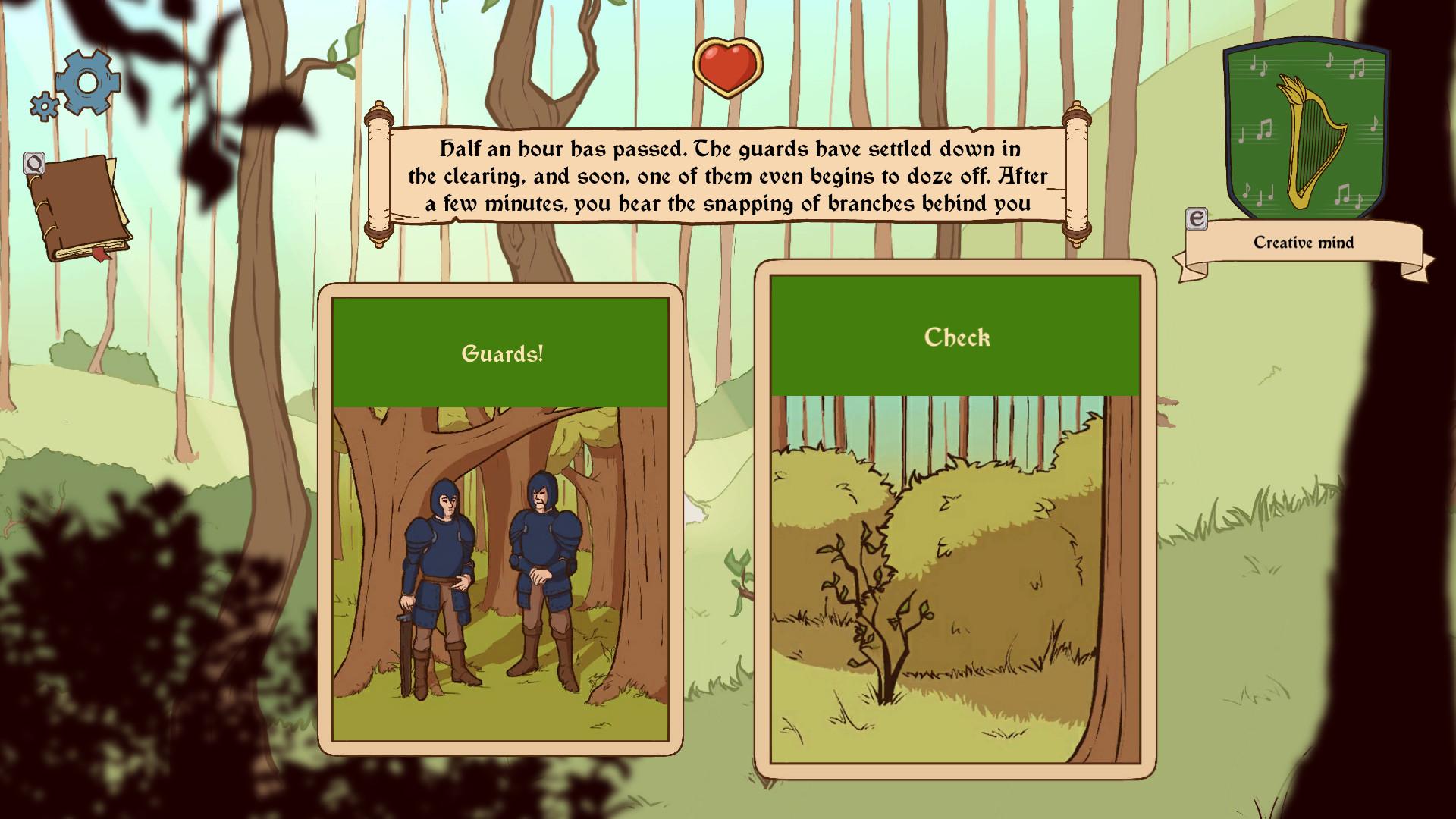Open the settings via the gear icon

click(x=89, y=78)
